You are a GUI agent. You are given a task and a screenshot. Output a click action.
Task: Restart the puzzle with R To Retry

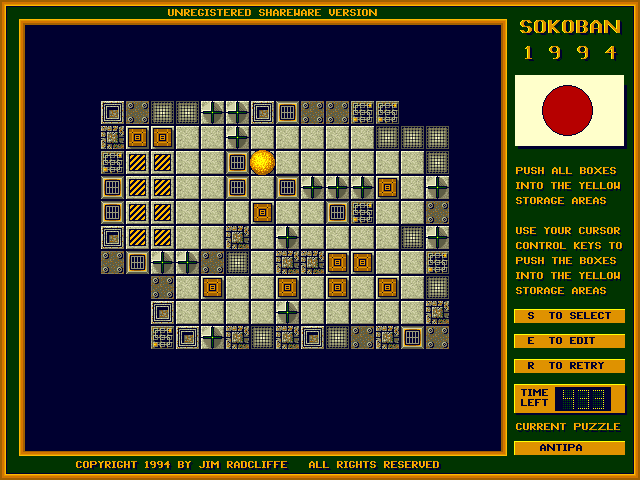click(x=569, y=366)
